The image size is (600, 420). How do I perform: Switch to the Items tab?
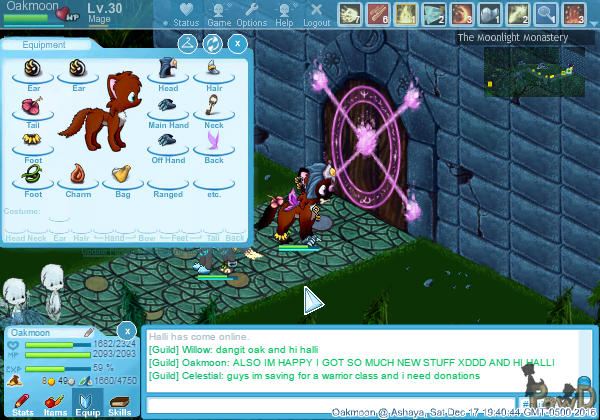tap(55, 403)
